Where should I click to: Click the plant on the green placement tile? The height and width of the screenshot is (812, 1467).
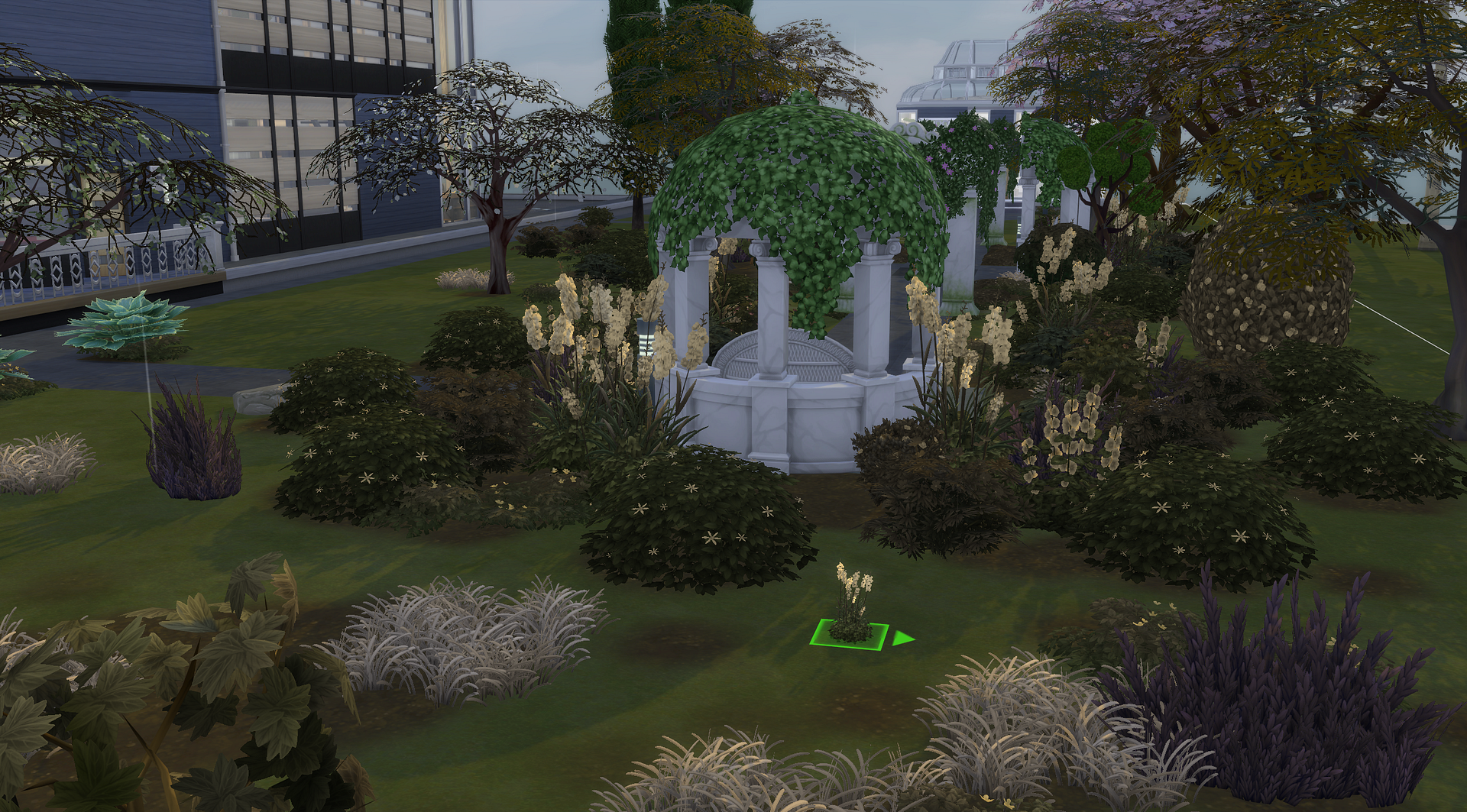pos(850,609)
